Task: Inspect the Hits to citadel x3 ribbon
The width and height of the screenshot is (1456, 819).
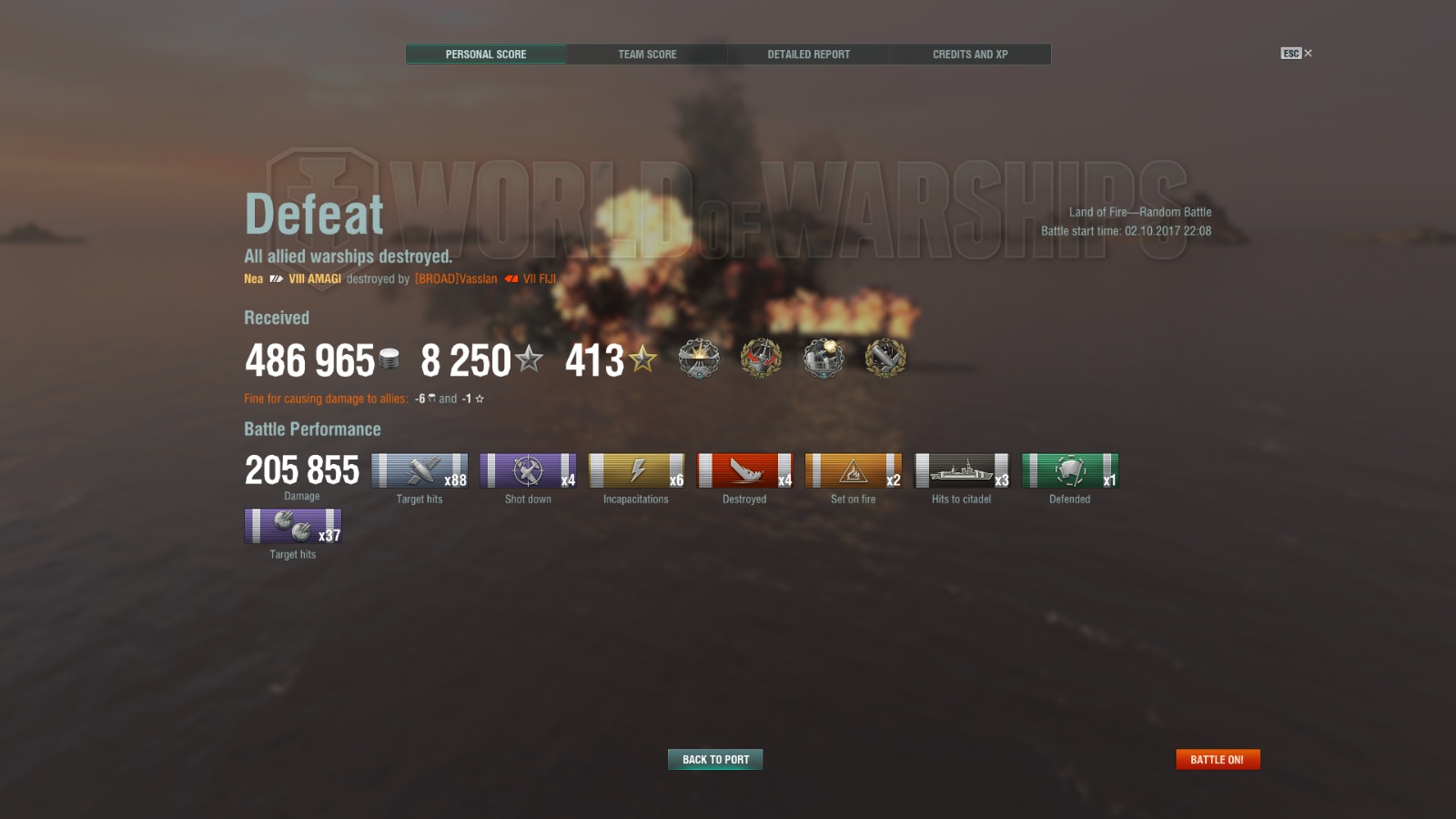Action: (961, 471)
